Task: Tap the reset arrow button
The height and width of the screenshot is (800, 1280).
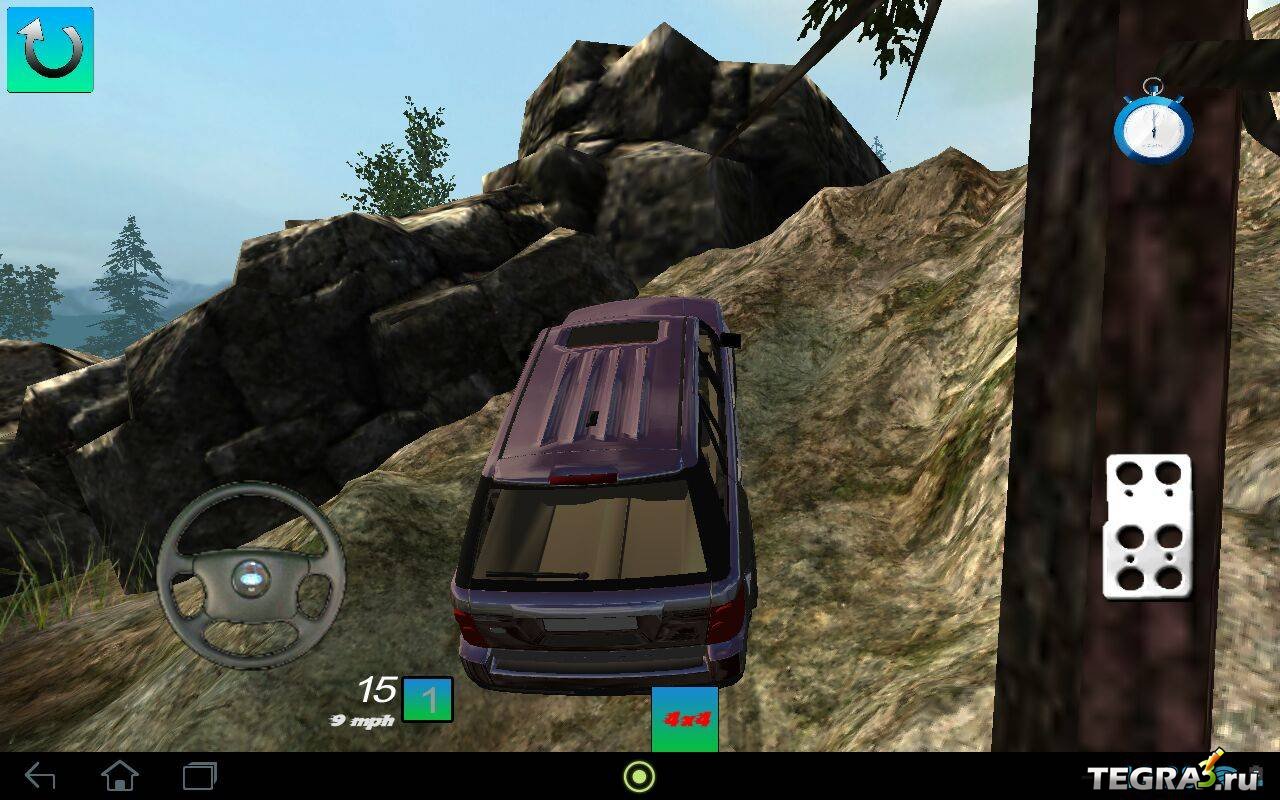Action: [50, 50]
